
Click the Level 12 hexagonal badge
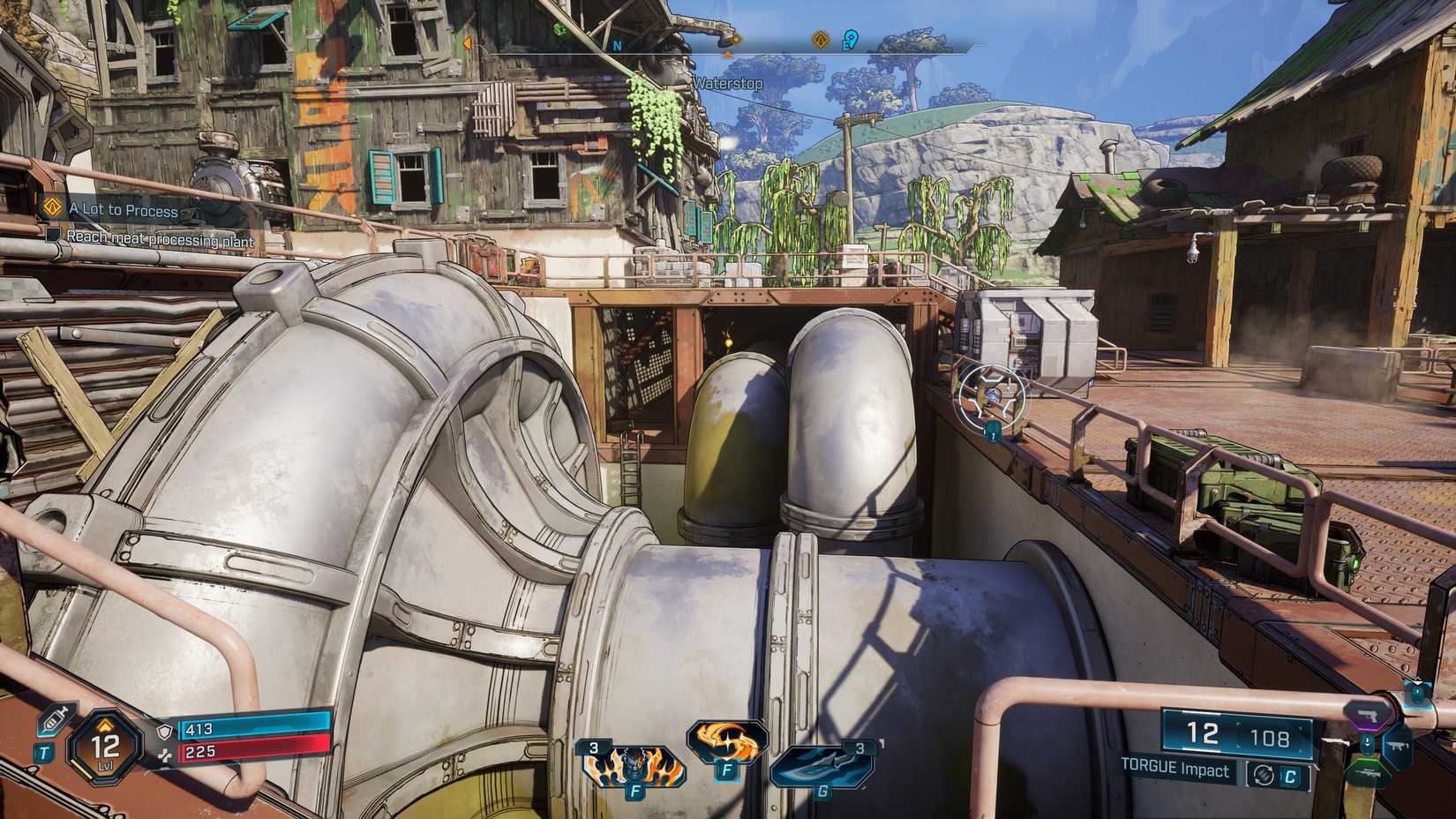(103, 748)
